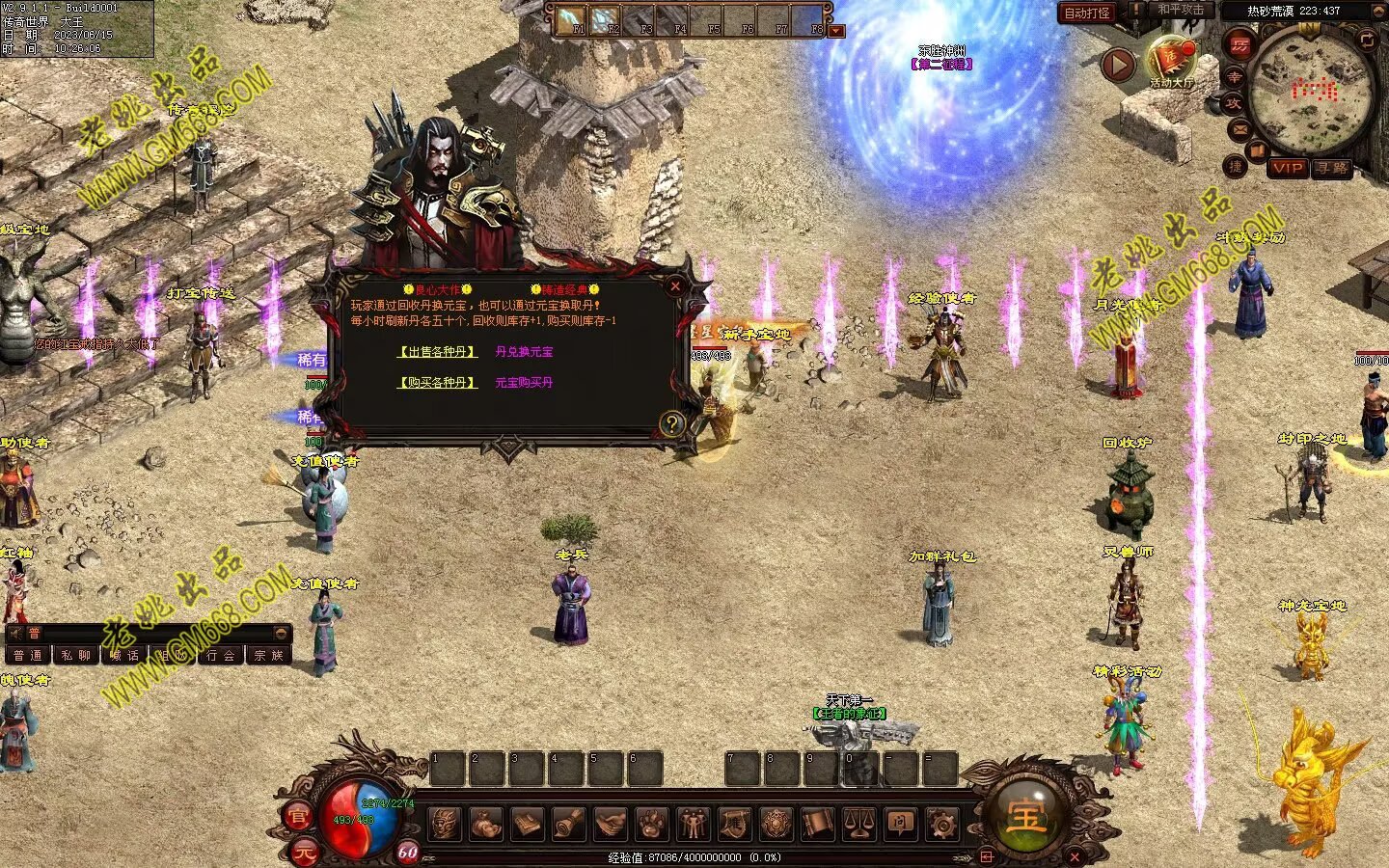The height and width of the screenshot is (868, 1389).
Task: Click the round play arrow button
Action: pyautogui.click(x=1118, y=66)
